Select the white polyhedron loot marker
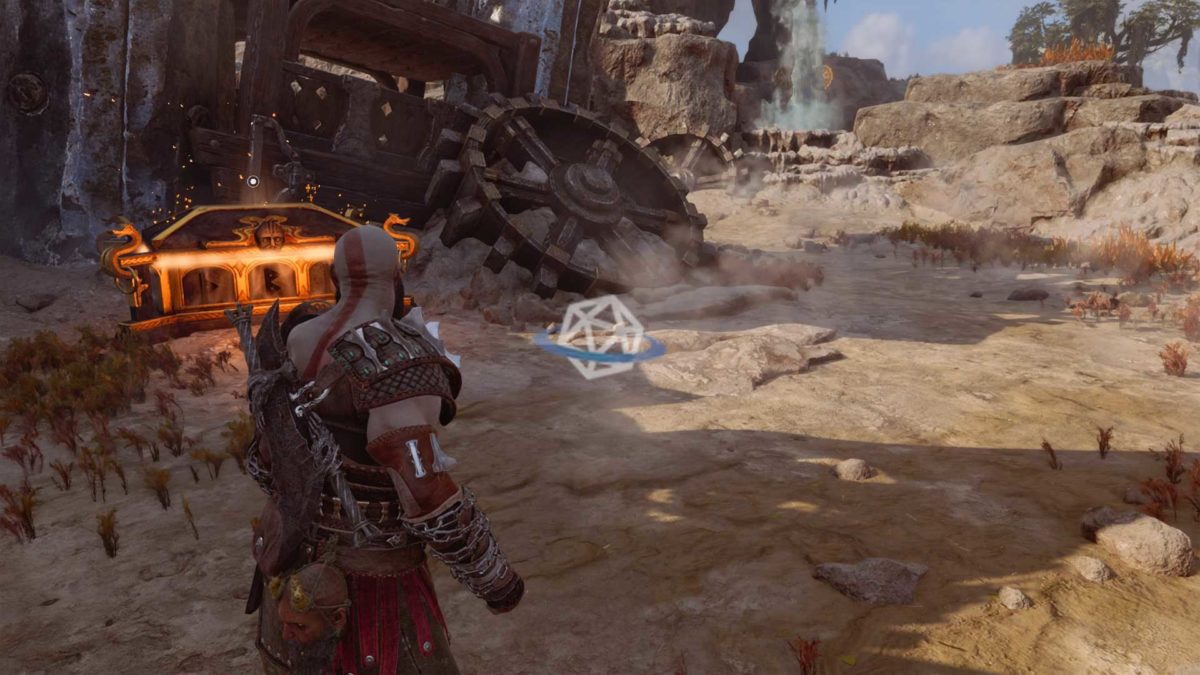Image resolution: width=1200 pixels, height=675 pixels. tap(599, 336)
